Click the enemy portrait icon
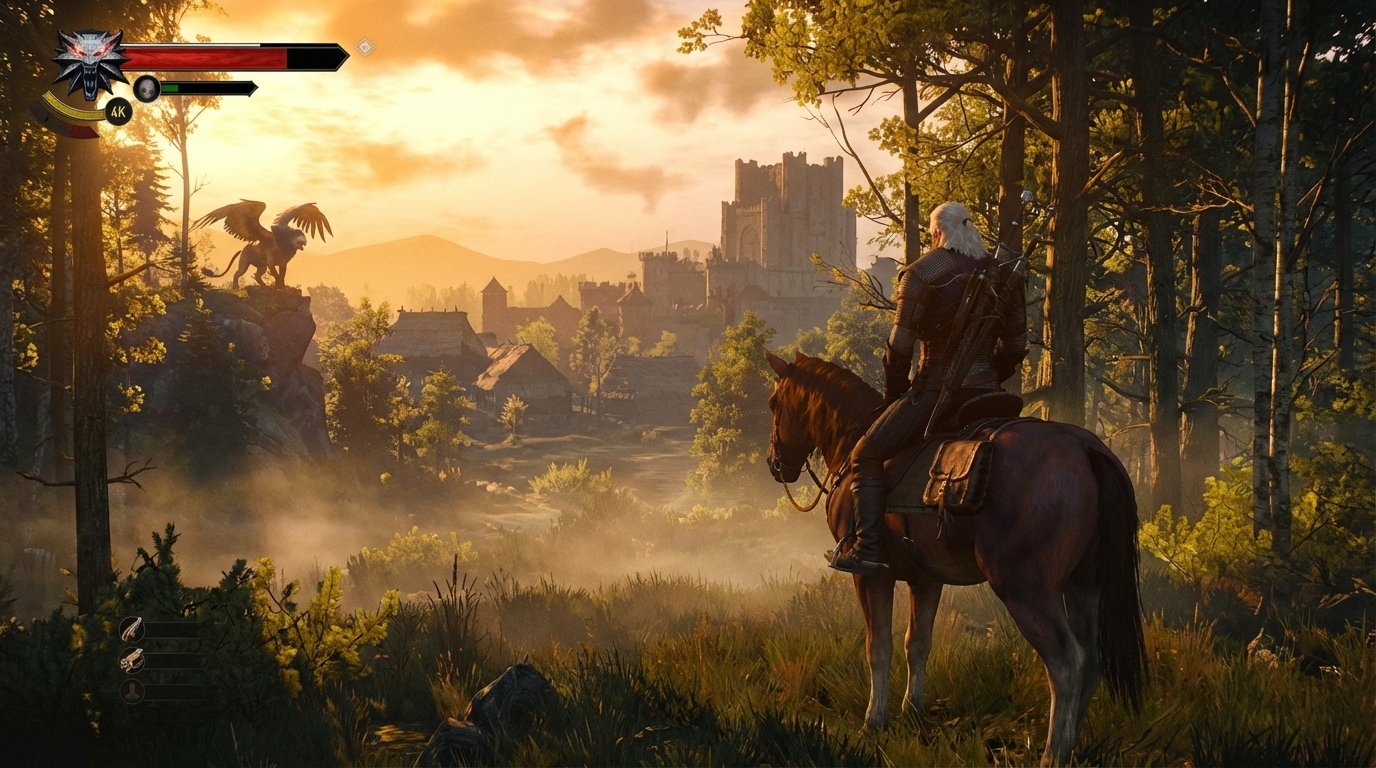The image size is (1376, 768). coord(147,89)
